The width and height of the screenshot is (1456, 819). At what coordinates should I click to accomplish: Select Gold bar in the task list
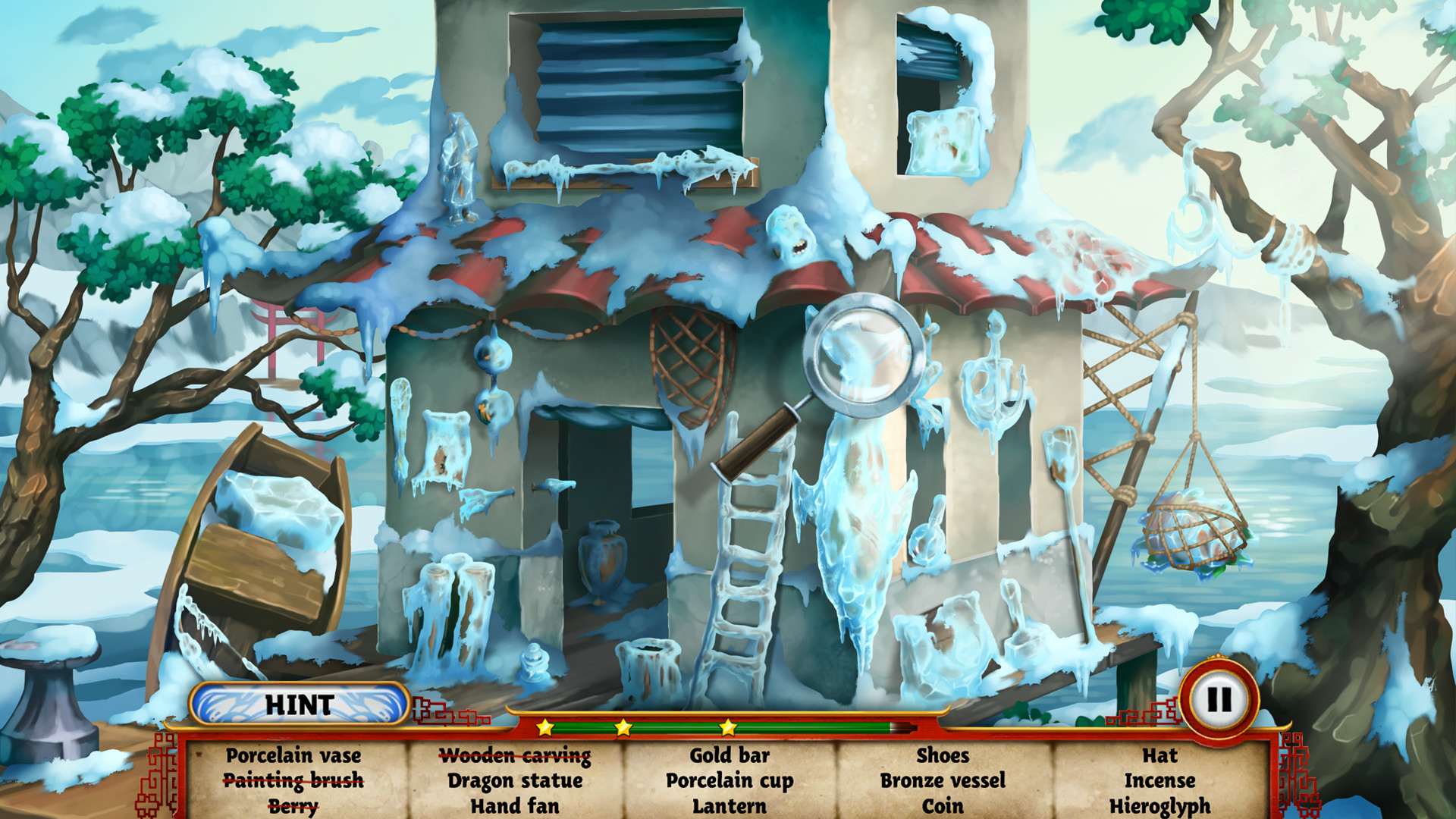tap(728, 755)
